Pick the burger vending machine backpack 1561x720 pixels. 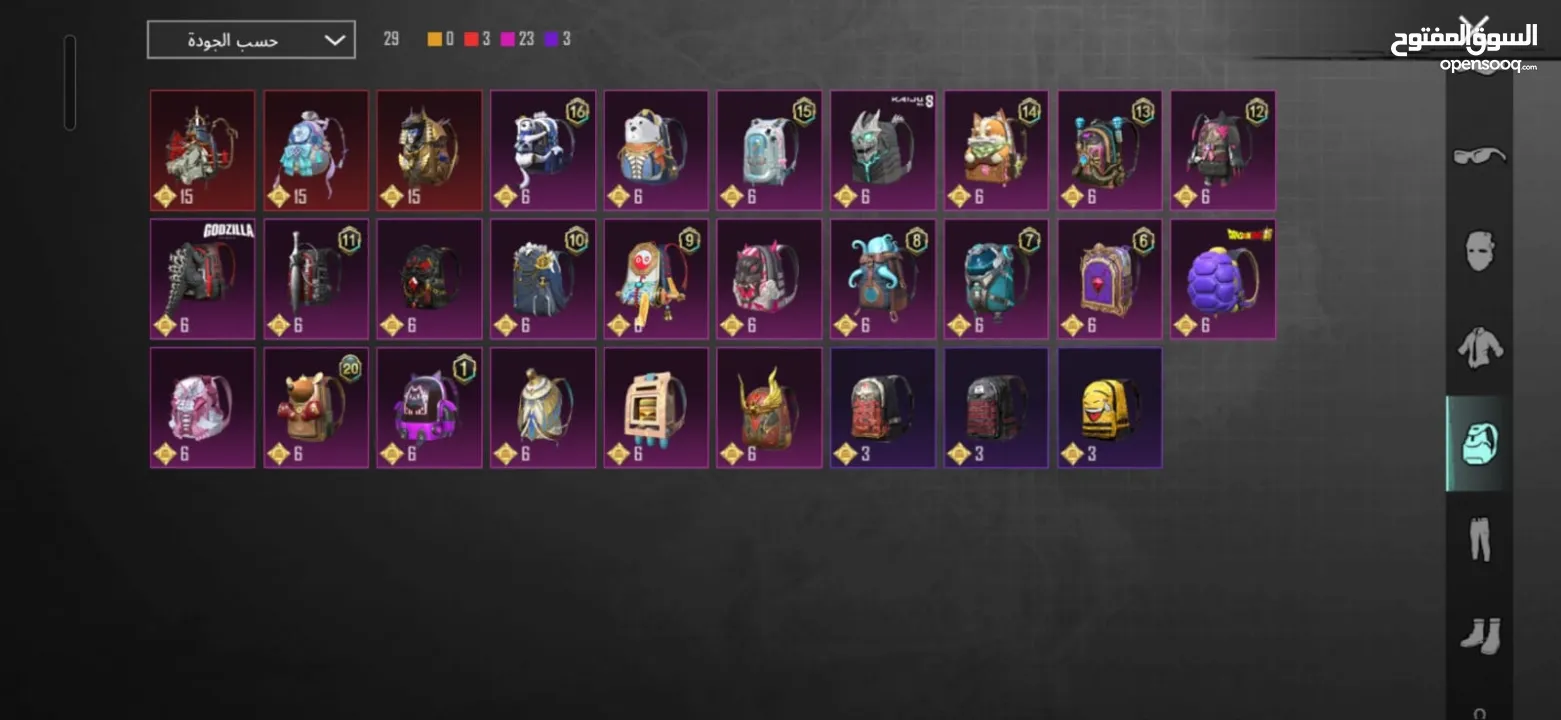point(656,407)
